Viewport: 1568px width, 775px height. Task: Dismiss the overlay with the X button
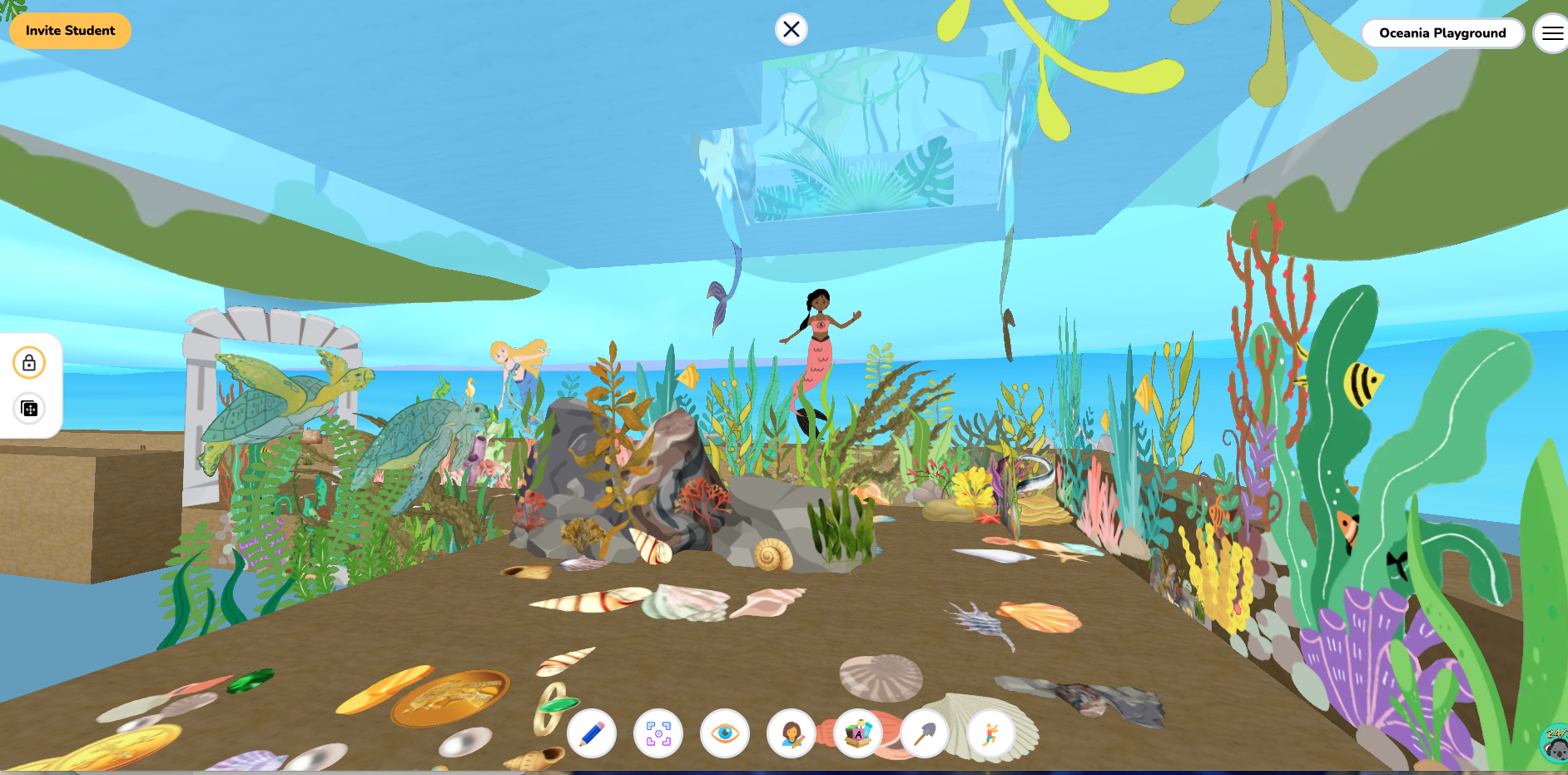click(x=791, y=28)
